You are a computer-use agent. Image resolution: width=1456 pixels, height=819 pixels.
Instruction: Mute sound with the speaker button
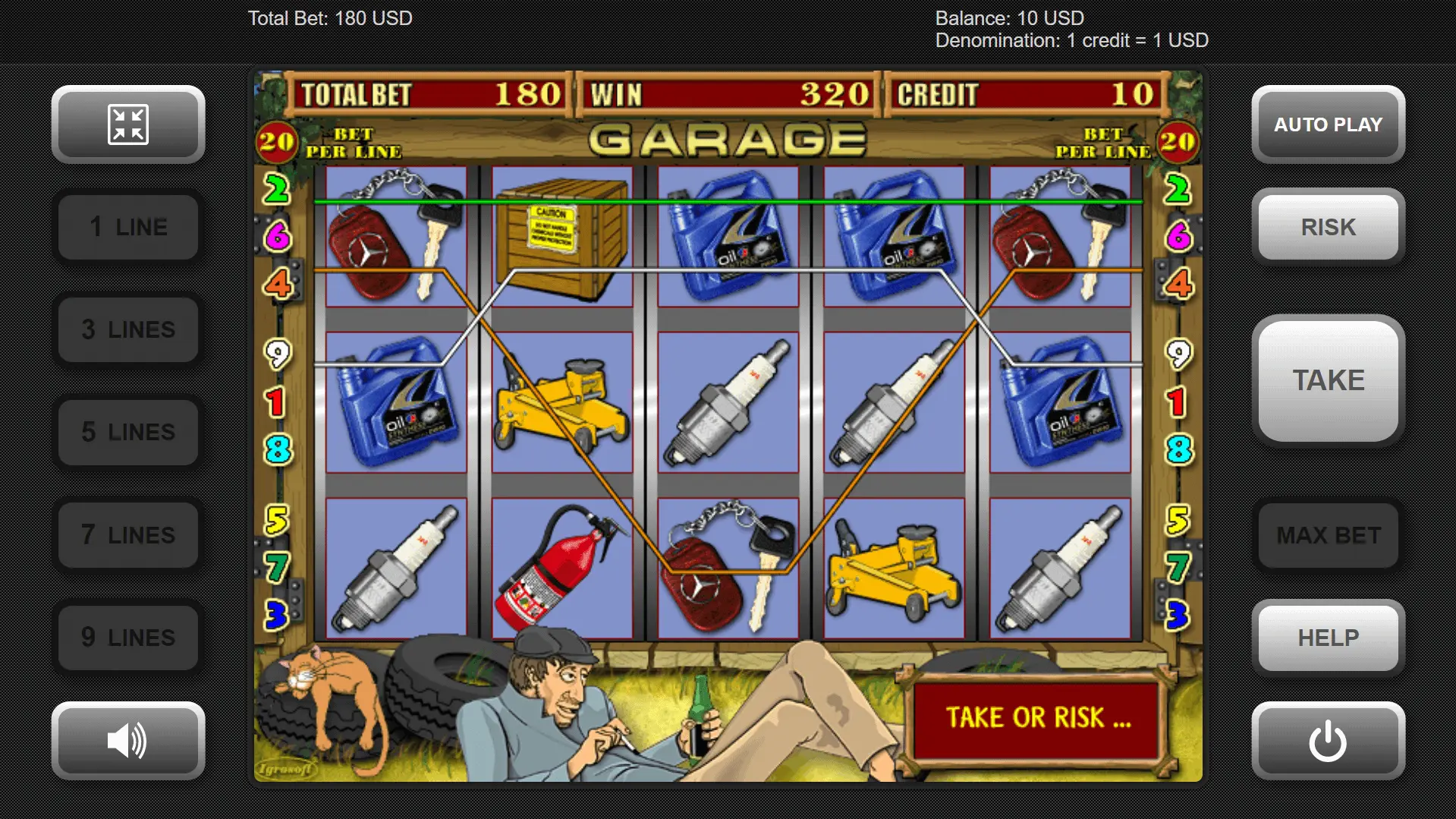point(128,740)
